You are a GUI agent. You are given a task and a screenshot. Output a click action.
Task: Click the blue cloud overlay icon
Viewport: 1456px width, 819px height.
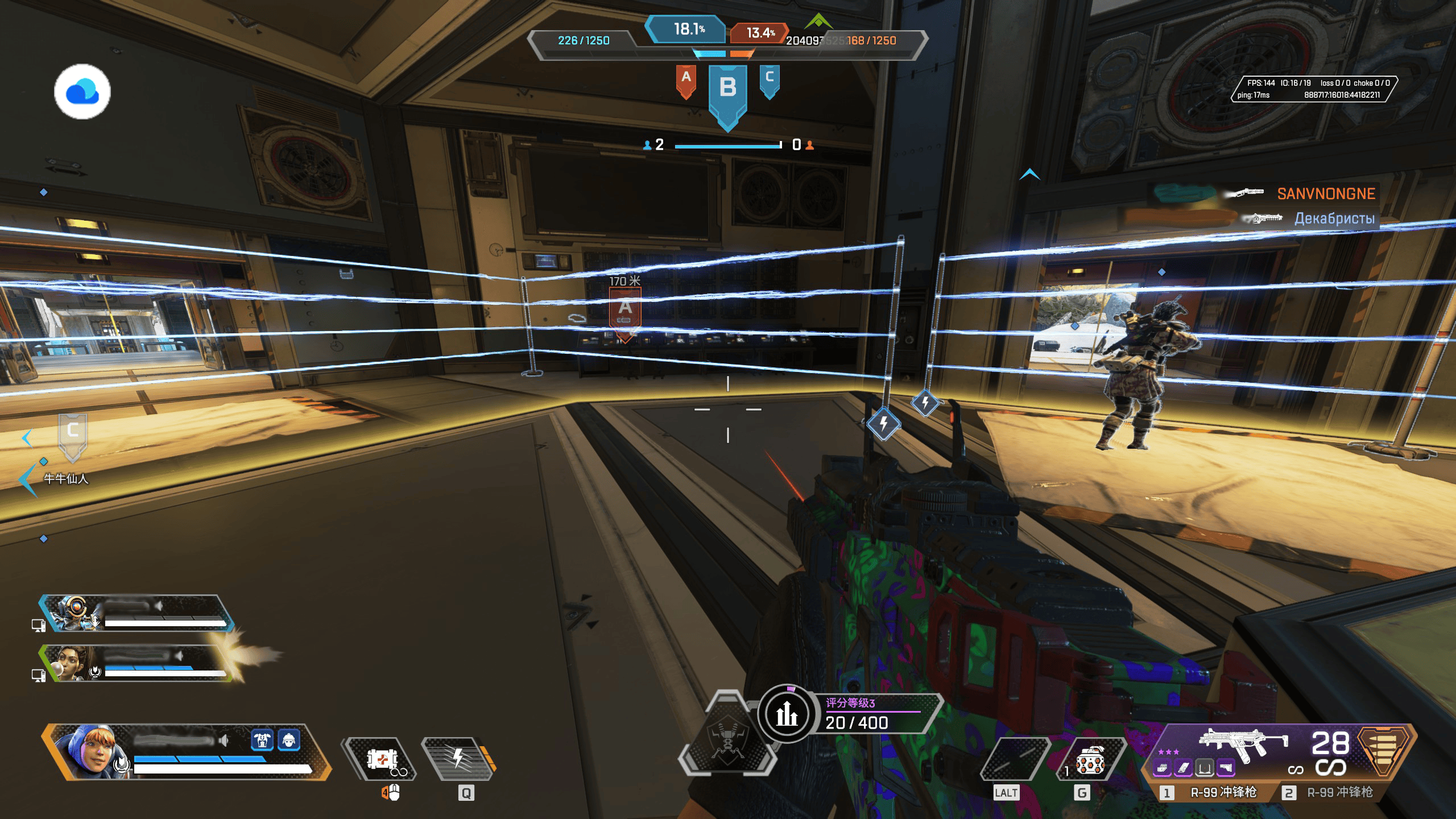click(82, 92)
